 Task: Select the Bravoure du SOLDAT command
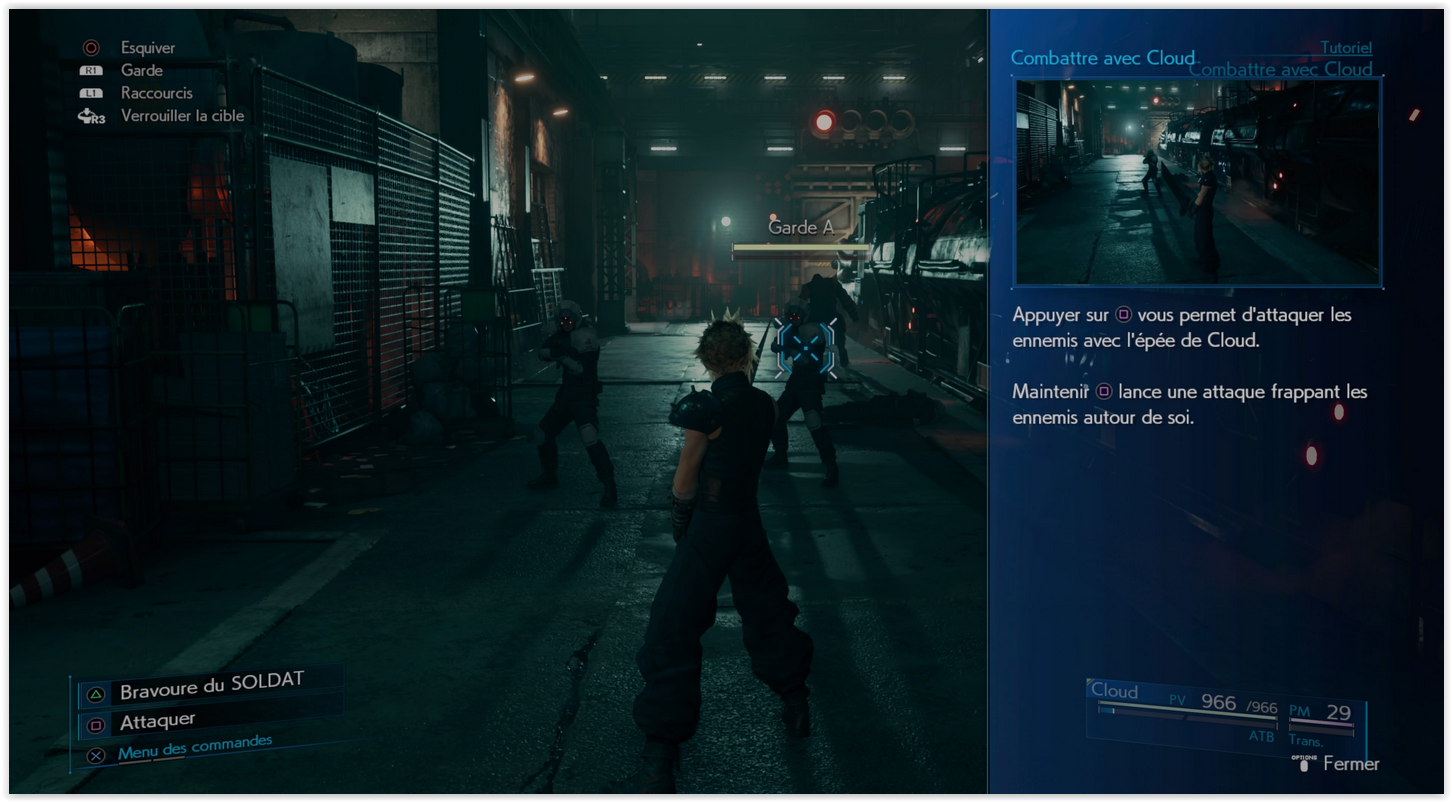tap(211, 687)
